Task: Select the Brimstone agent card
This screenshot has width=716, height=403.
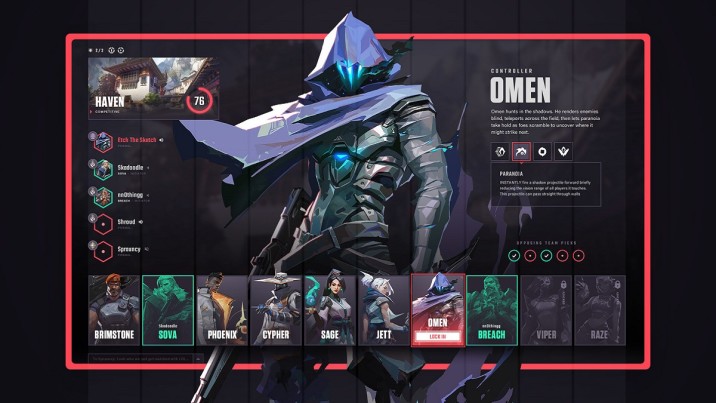Action: 113,310
